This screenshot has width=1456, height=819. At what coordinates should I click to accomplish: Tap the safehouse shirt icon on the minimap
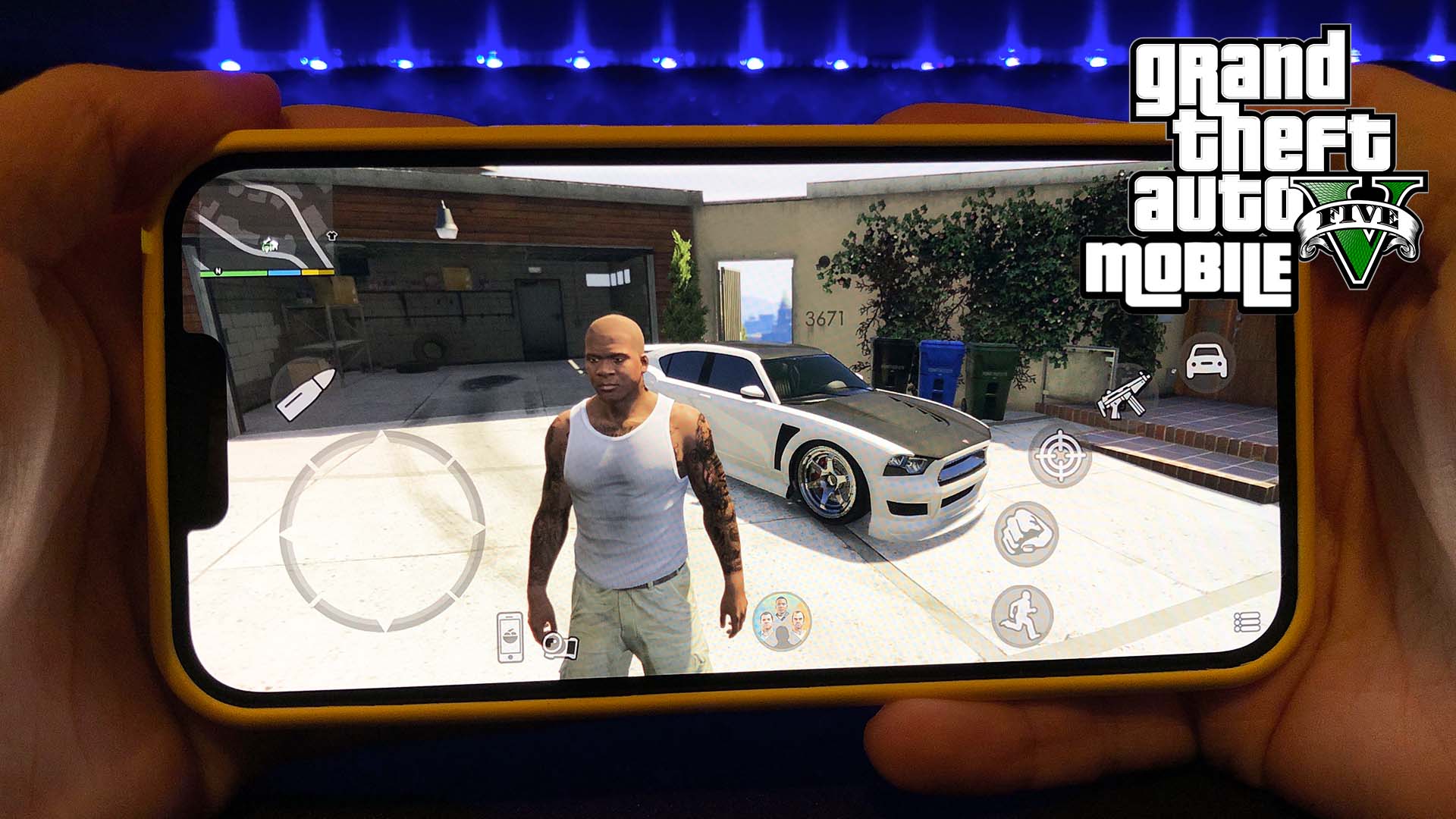click(332, 237)
